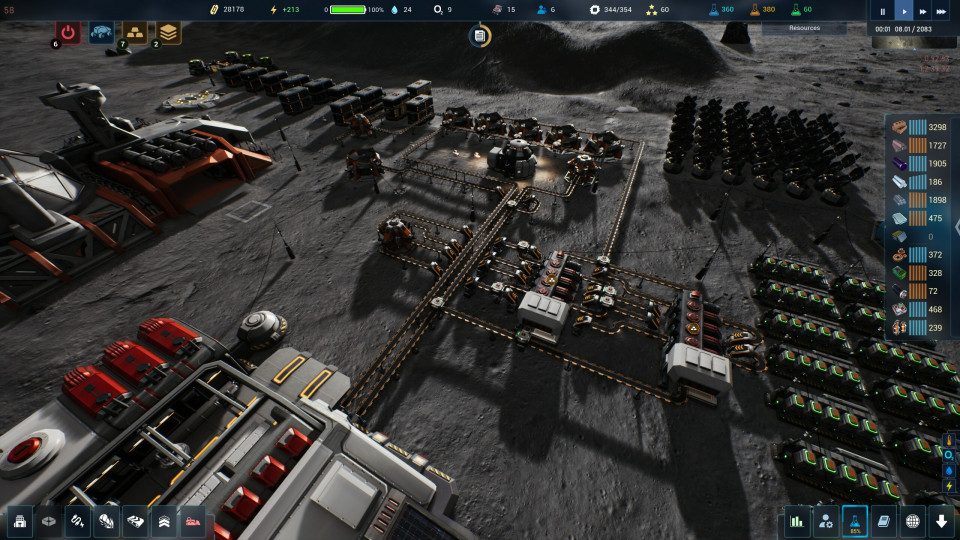Select the power cable connection tool

point(77,521)
